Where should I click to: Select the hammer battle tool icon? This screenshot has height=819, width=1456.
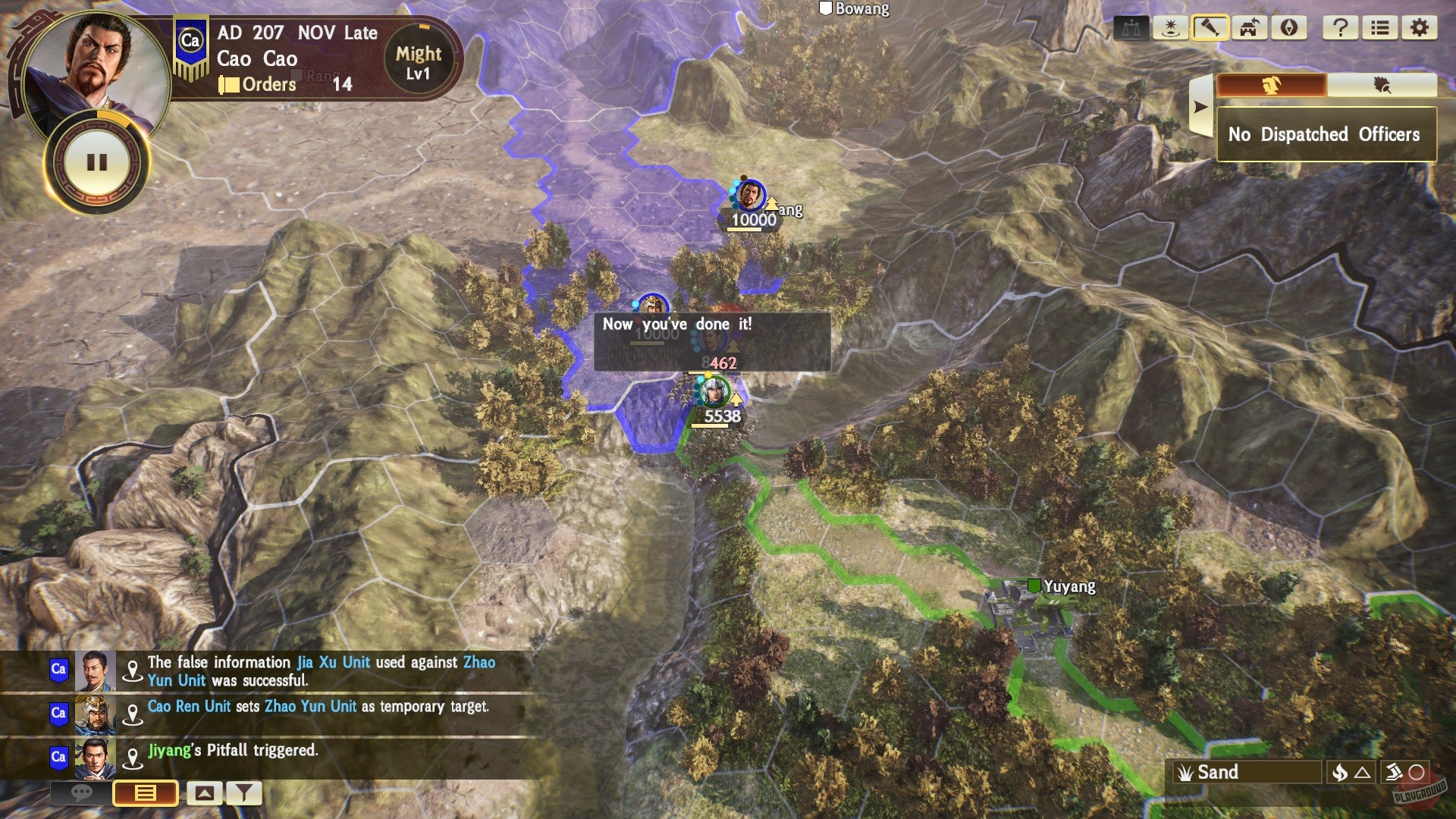click(x=1211, y=28)
